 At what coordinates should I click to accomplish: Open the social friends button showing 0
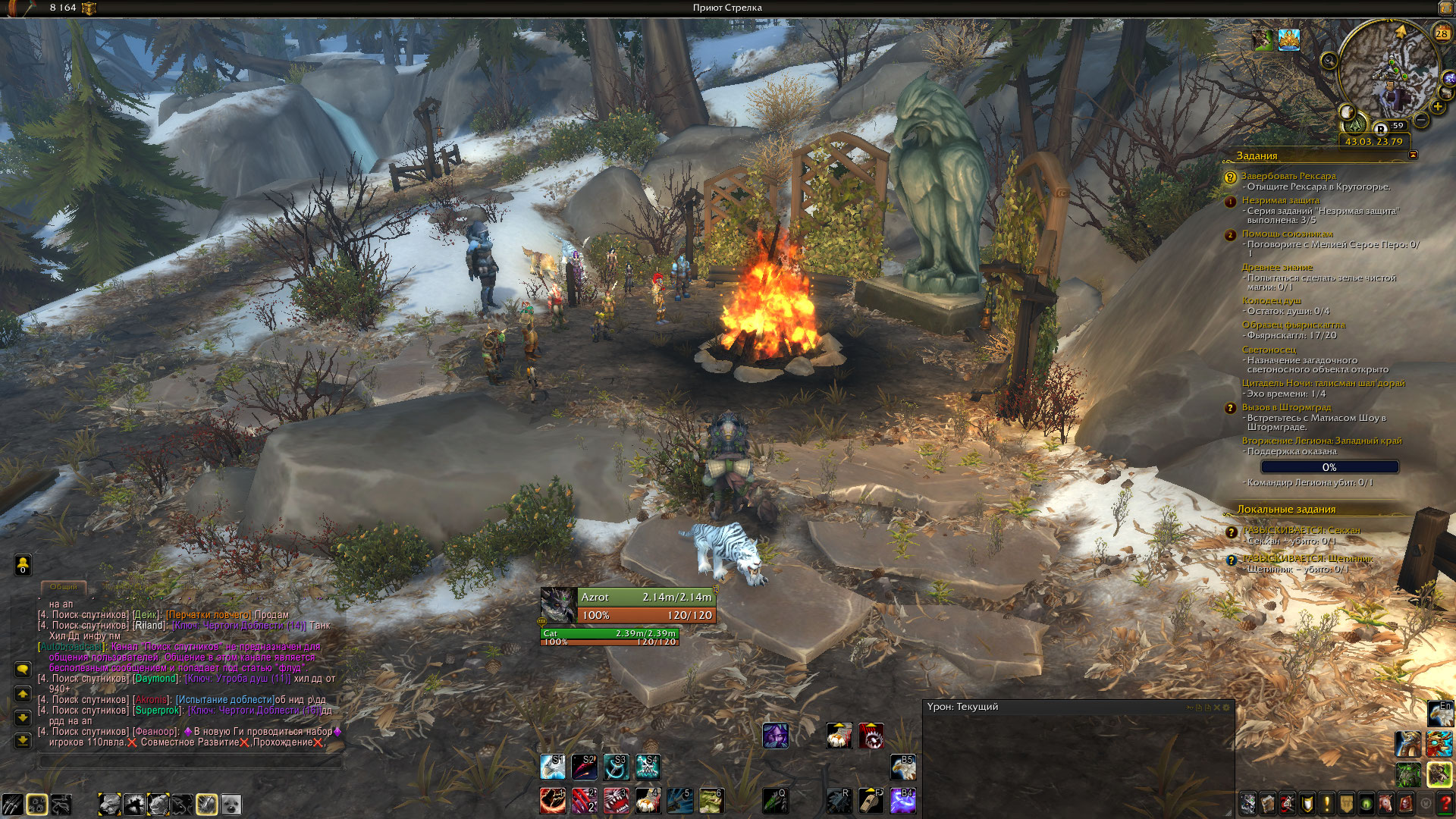(23, 565)
